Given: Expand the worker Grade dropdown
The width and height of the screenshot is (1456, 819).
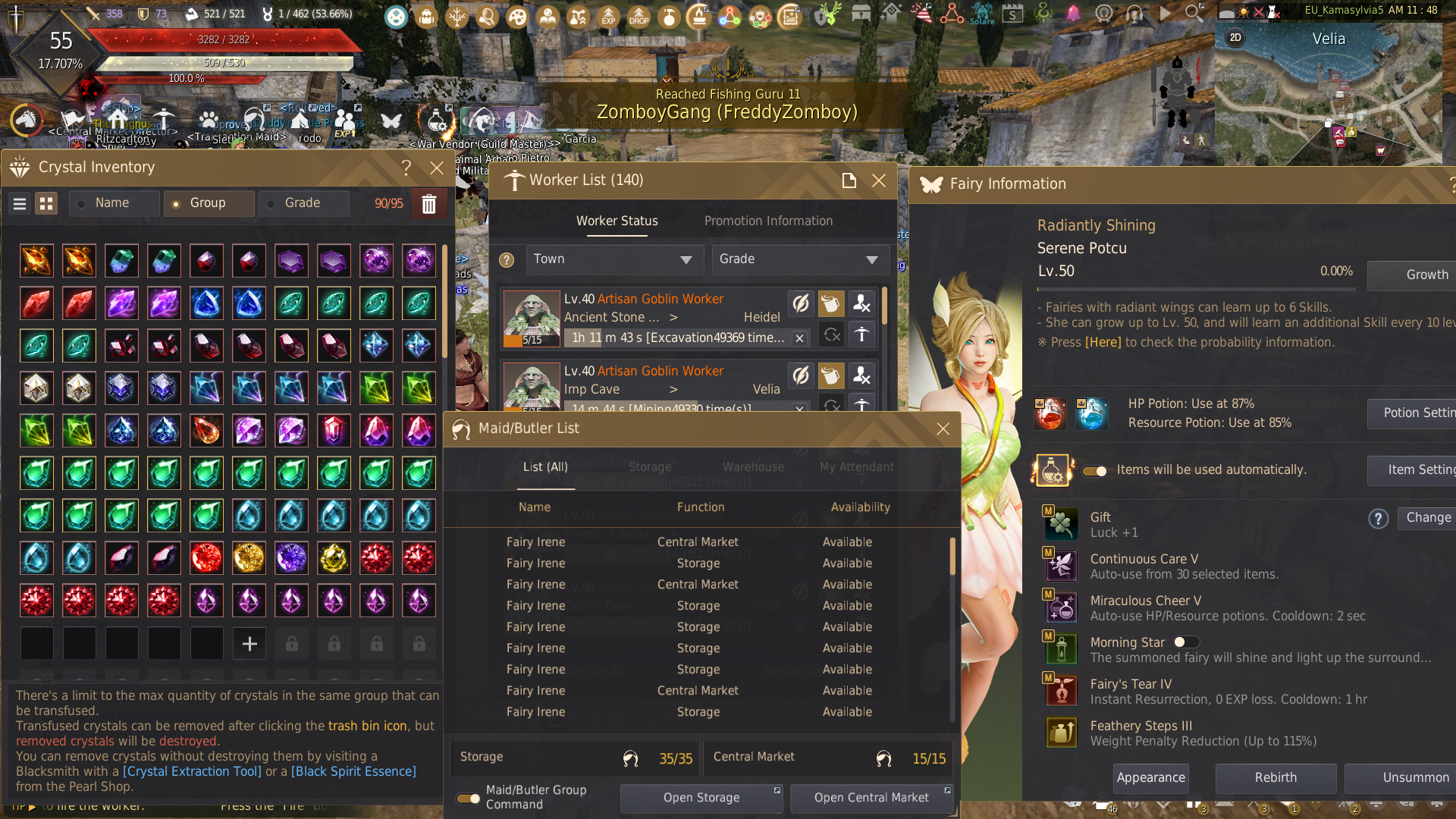Looking at the screenshot, I should tap(799, 259).
